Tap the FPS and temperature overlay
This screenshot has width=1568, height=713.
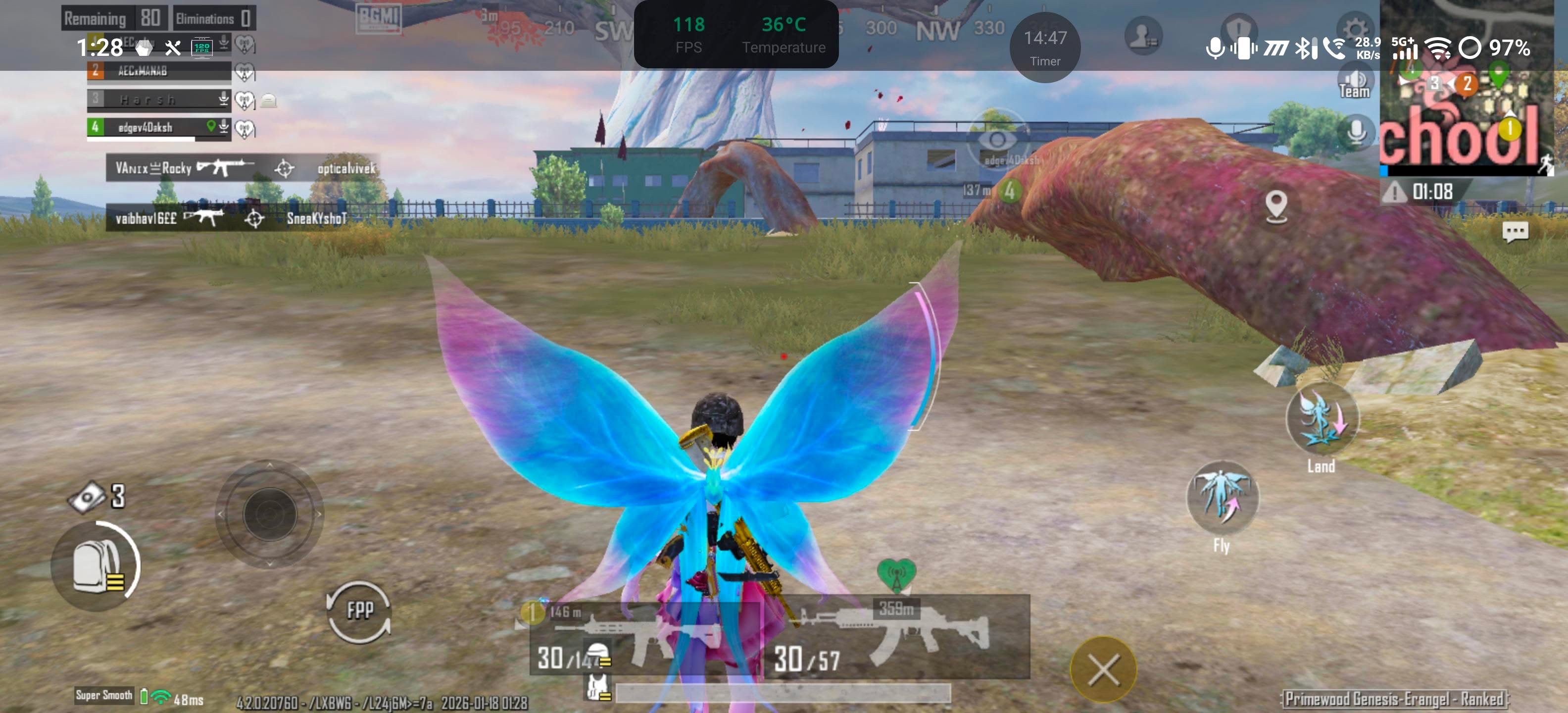(x=736, y=35)
